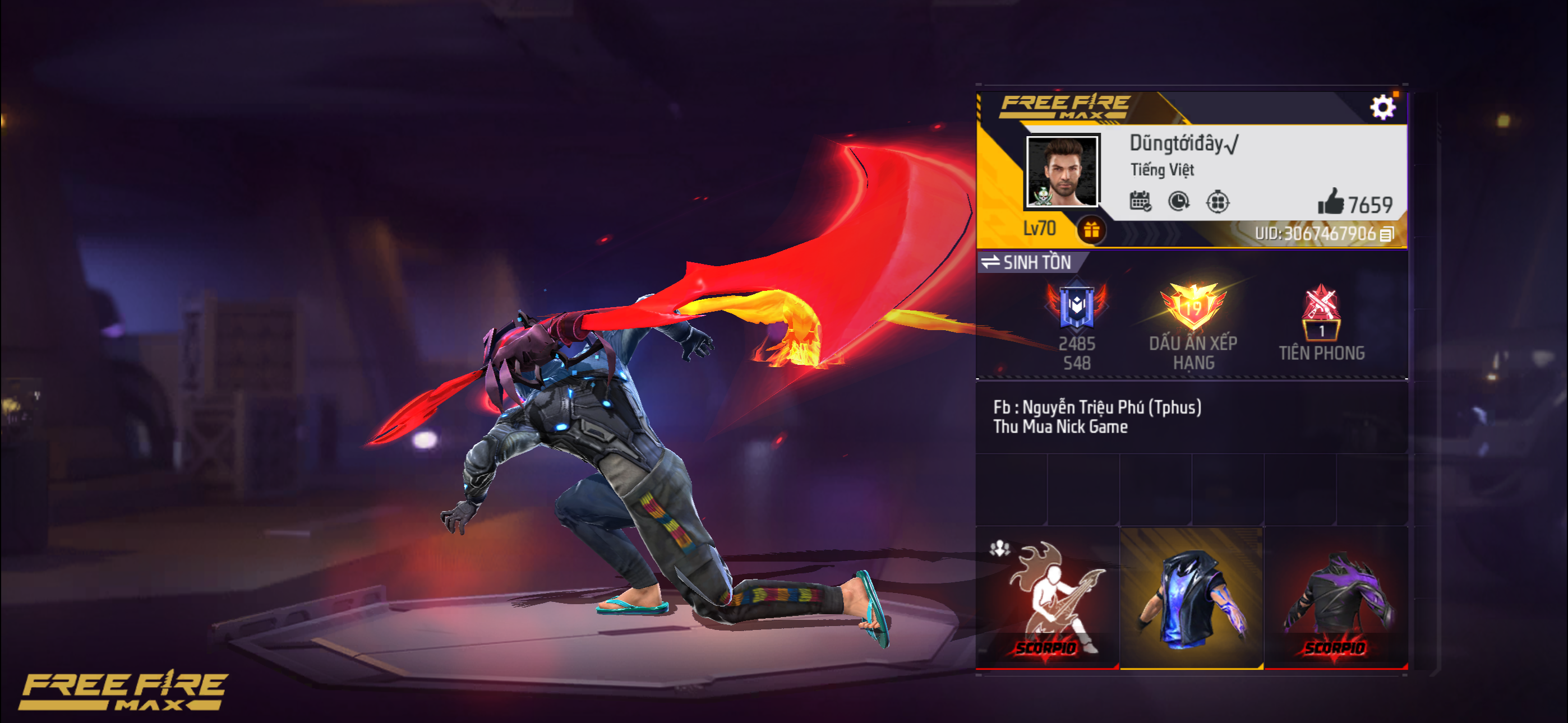
Task: Select the crosshair icon on the profile
Action: click(1217, 201)
